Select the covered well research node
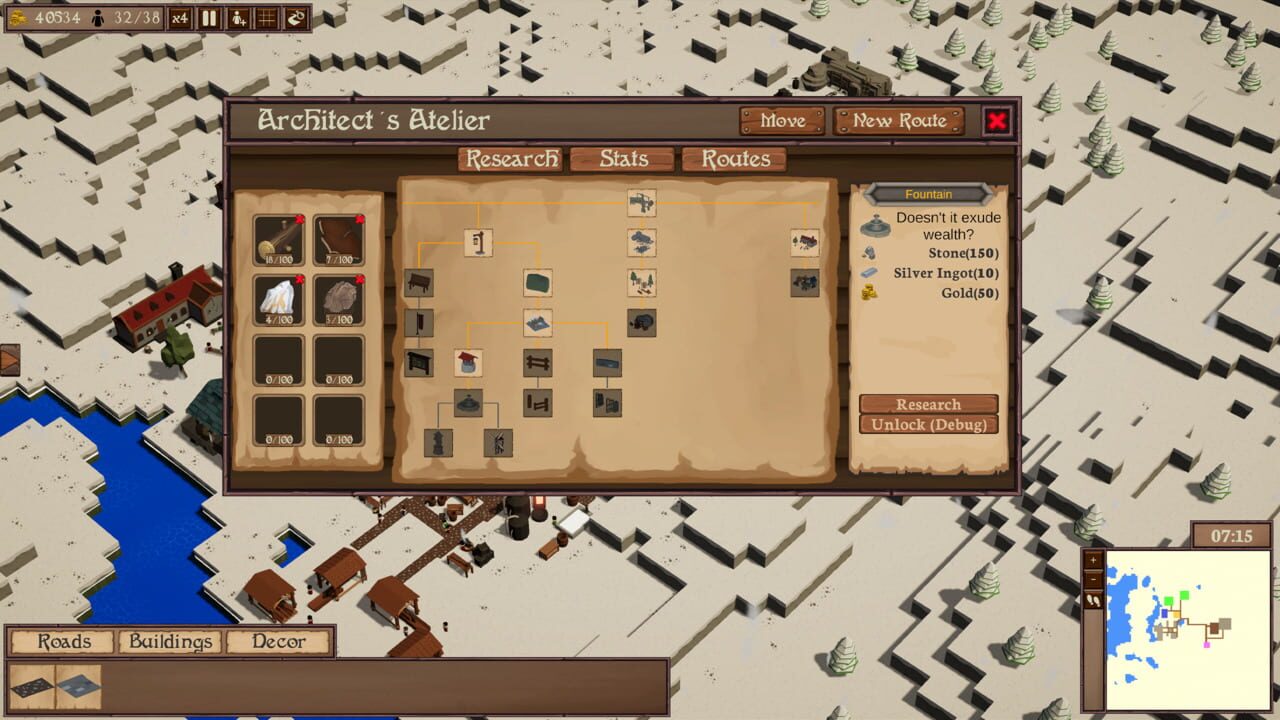The image size is (1280, 720). (x=468, y=363)
